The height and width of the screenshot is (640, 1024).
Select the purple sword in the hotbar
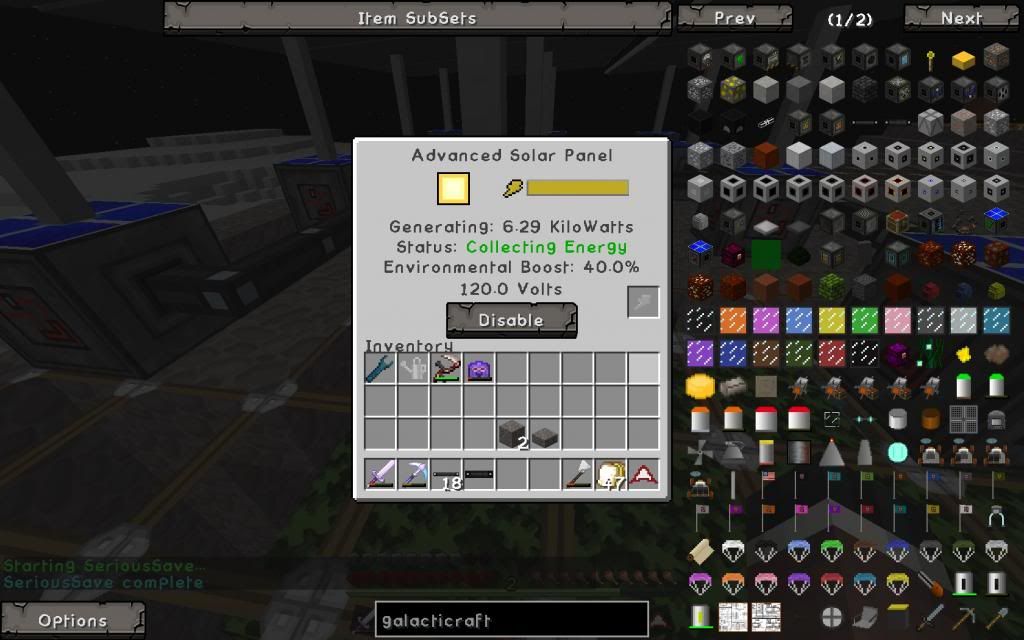380,474
